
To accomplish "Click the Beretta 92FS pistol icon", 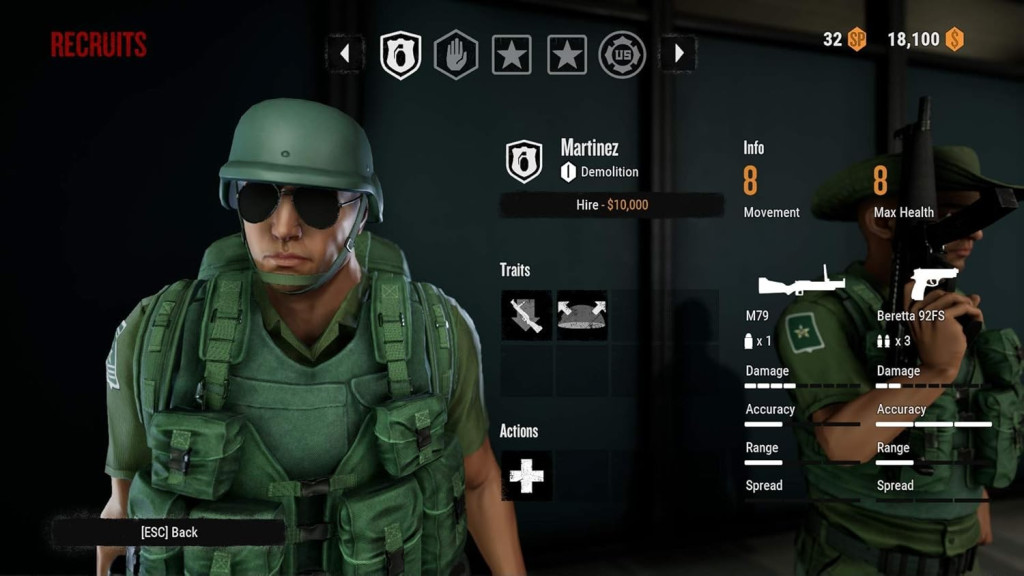I will coord(933,283).
